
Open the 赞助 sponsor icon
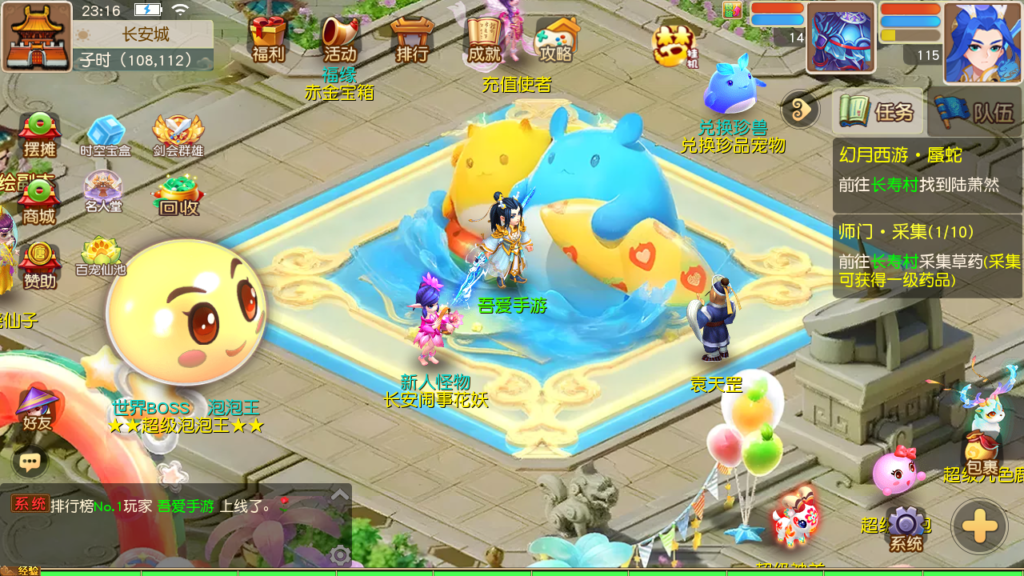[x=40, y=264]
